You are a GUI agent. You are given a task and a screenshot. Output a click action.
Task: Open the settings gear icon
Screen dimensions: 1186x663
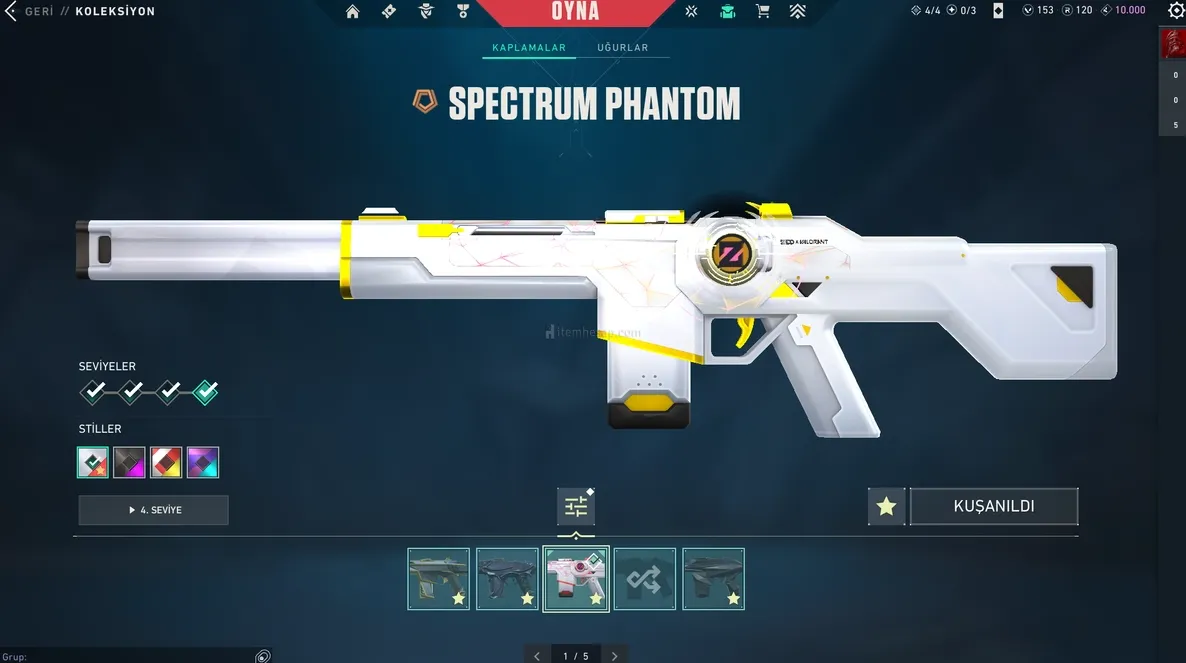tap(1176, 11)
